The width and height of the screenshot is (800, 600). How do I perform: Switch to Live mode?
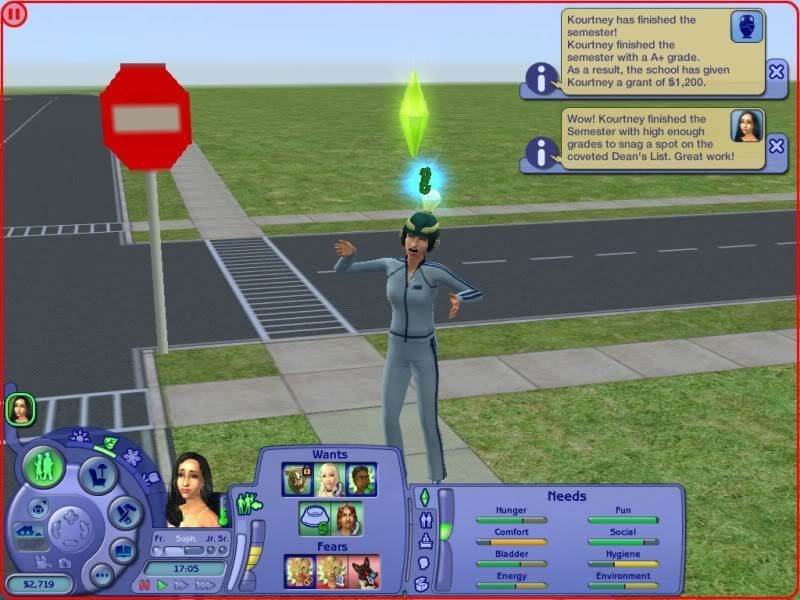[45, 467]
